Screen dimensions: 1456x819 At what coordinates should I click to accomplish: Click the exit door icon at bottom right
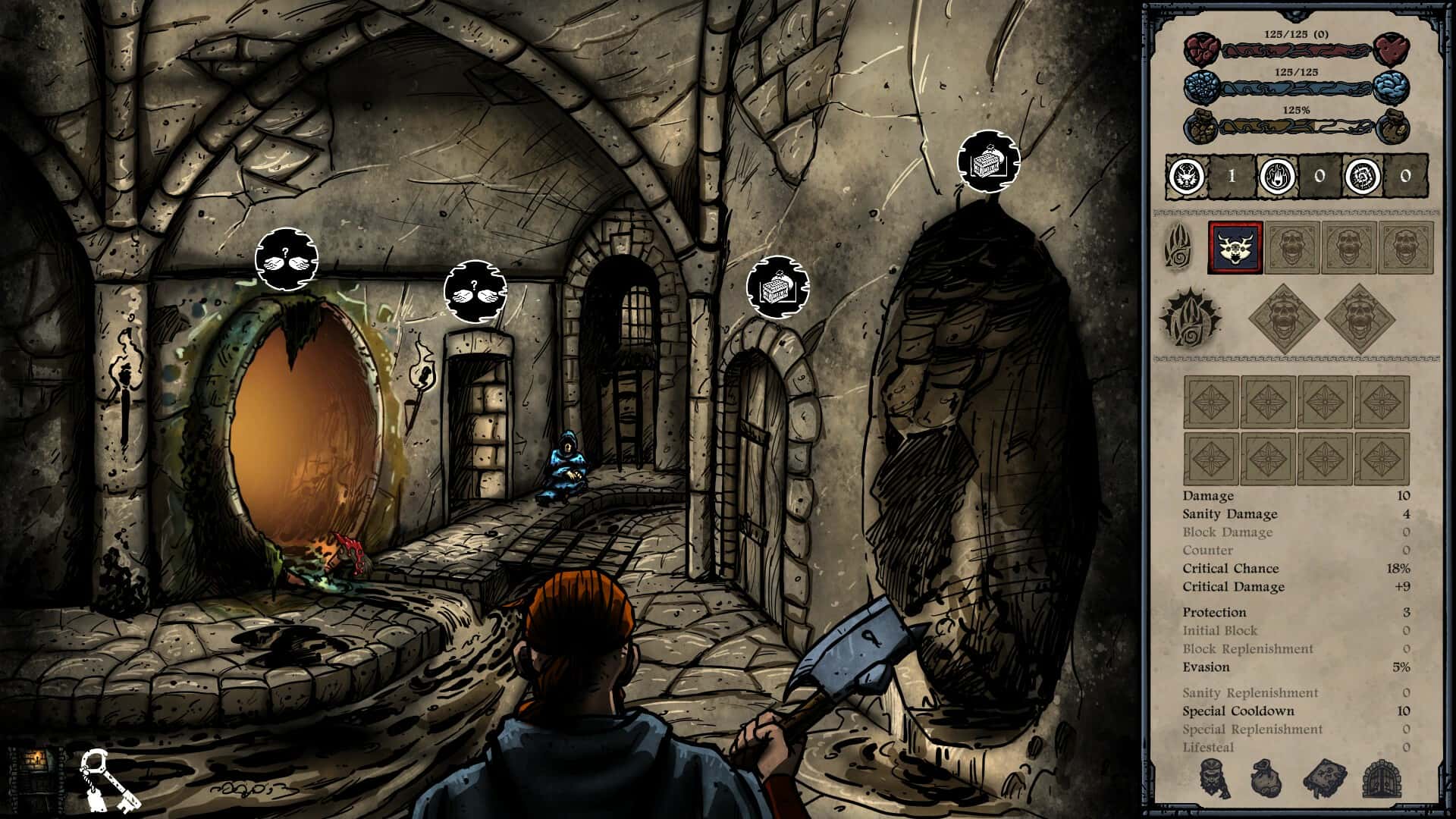point(1381,778)
